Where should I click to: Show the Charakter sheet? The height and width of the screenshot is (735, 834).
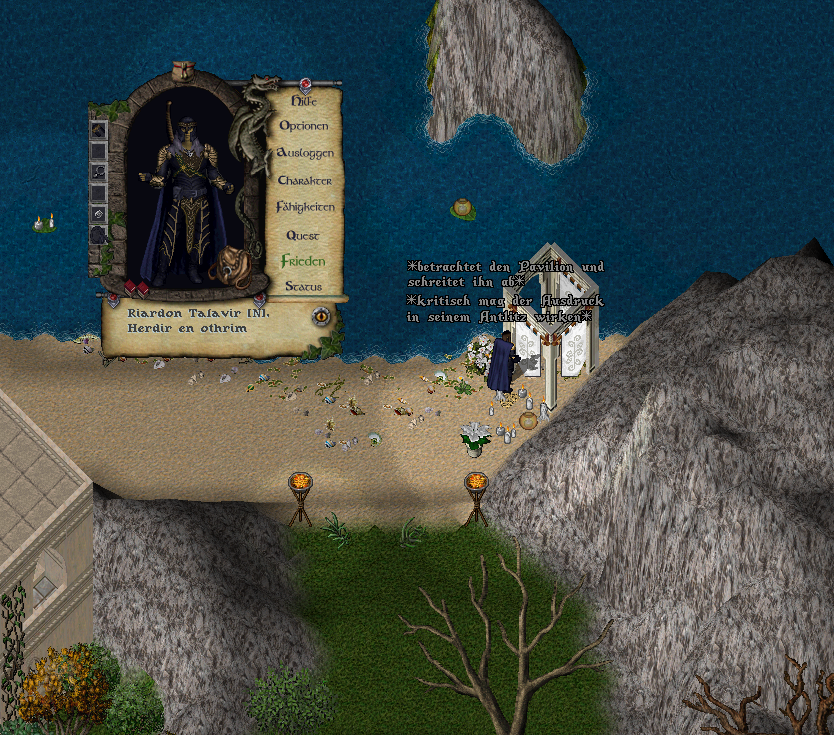pos(304,181)
